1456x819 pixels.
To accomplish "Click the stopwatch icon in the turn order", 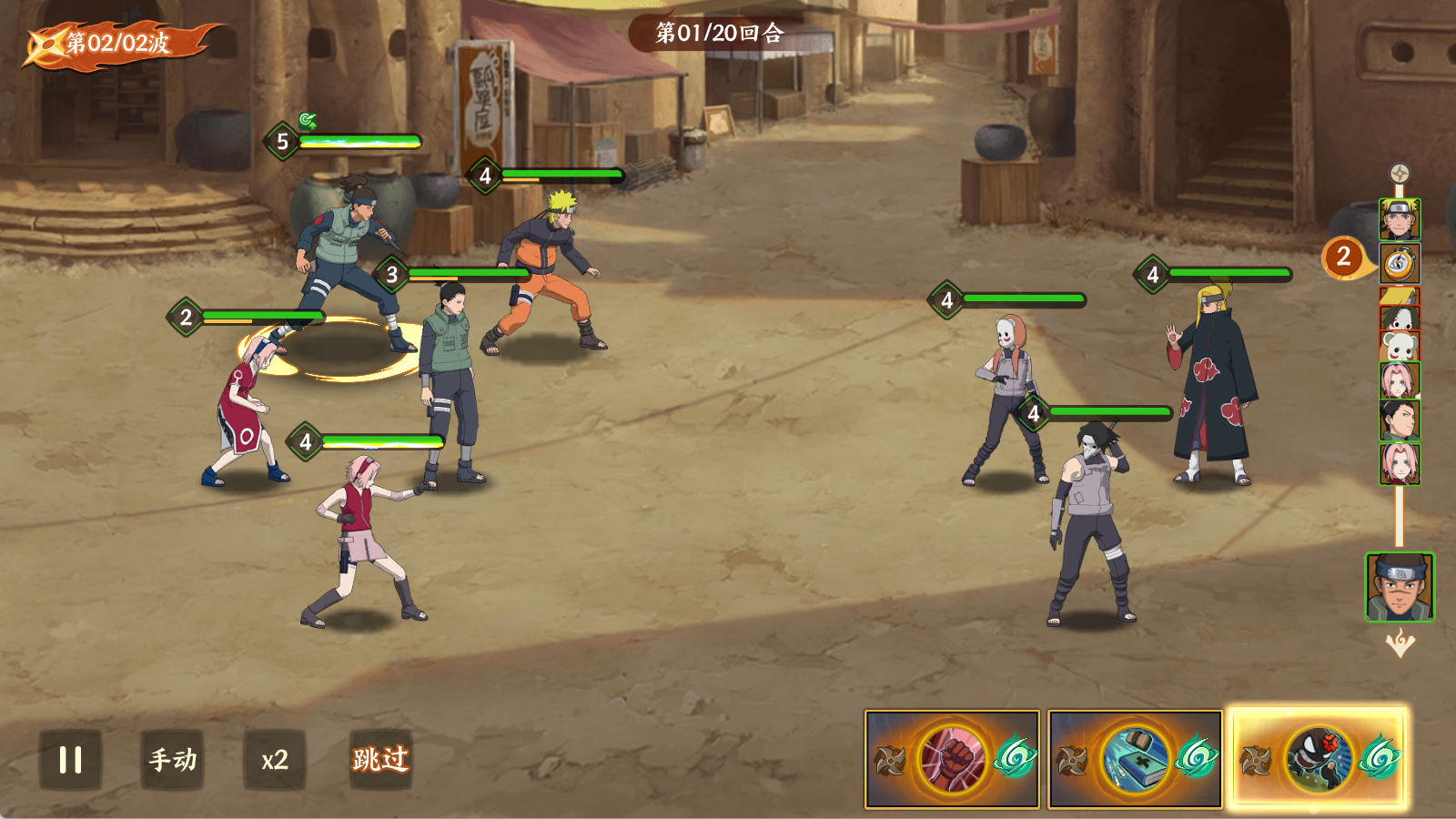I will pos(1400,264).
